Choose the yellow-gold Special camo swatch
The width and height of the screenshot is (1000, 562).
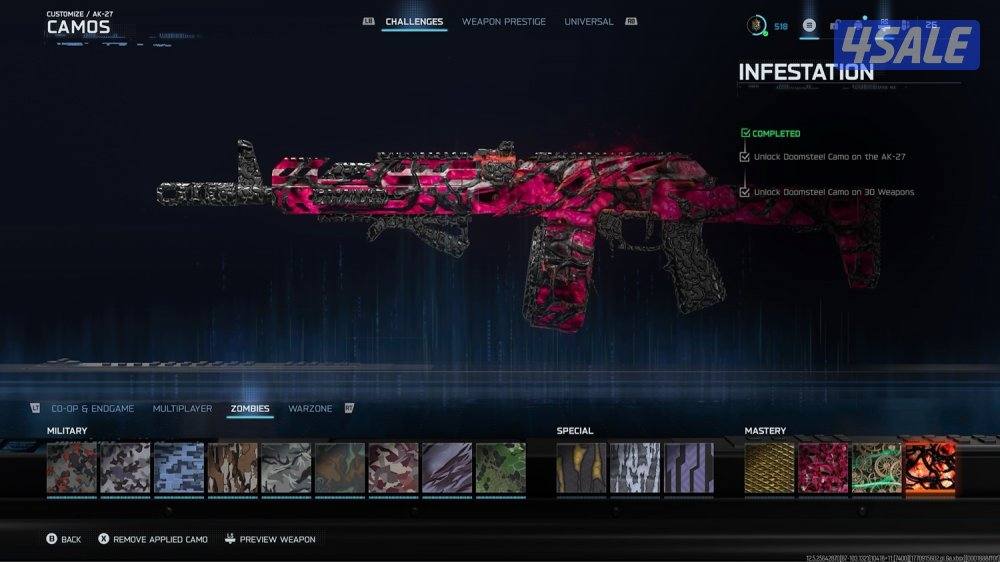coord(581,468)
